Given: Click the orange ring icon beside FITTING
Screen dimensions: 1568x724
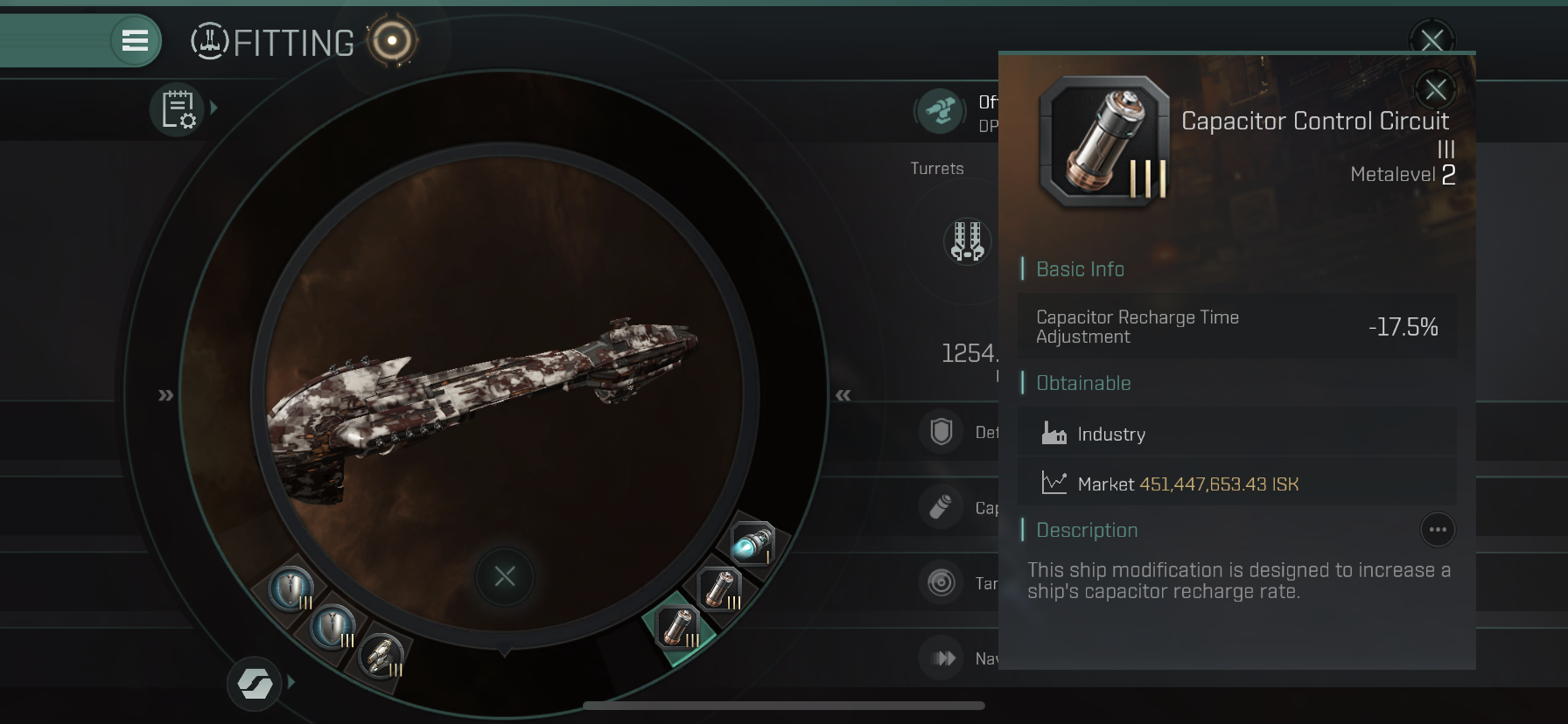Looking at the screenshot, I should (x=392, y=41).
